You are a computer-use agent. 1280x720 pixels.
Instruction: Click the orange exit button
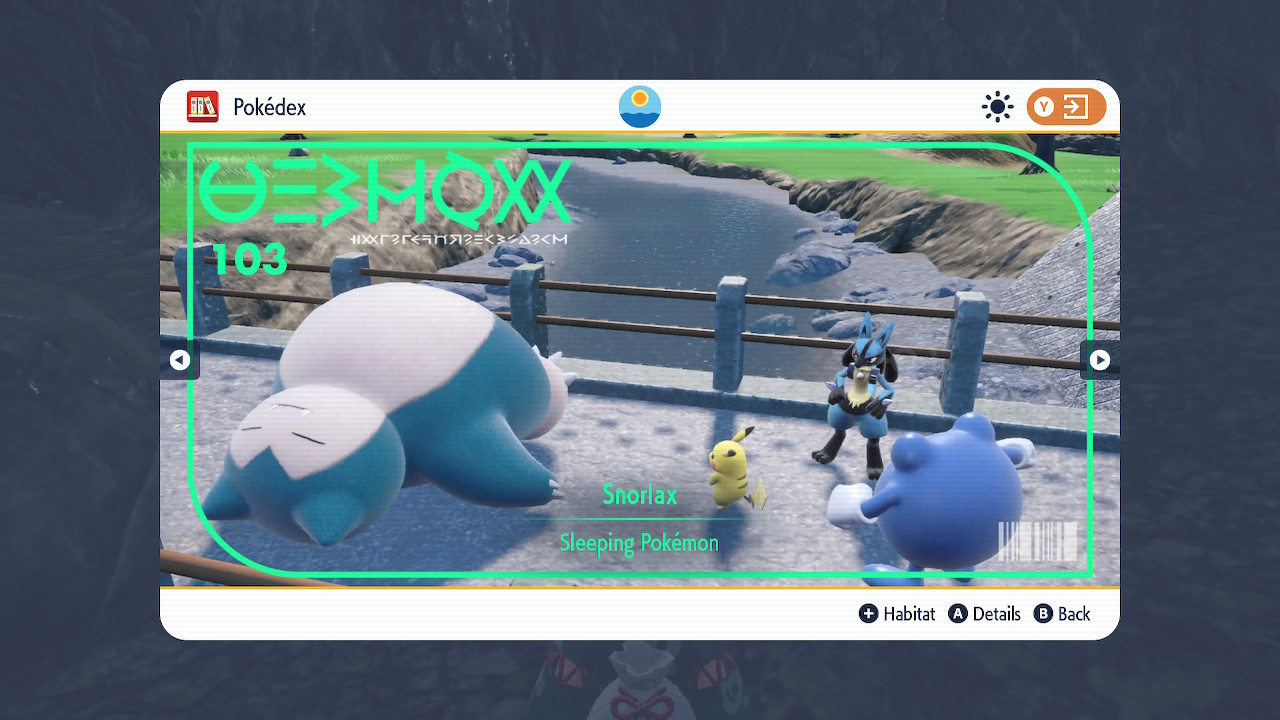pos(1066,107)
